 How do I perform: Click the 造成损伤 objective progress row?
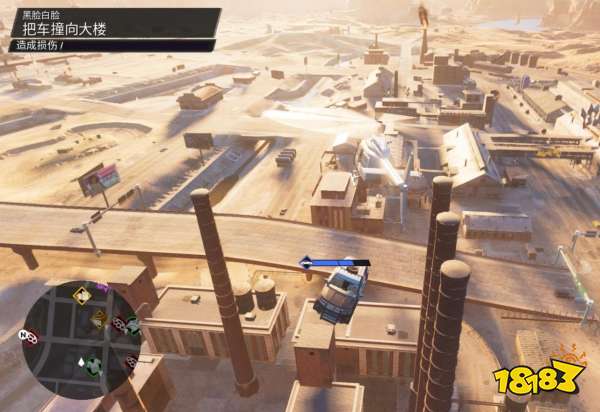[108, 45]
